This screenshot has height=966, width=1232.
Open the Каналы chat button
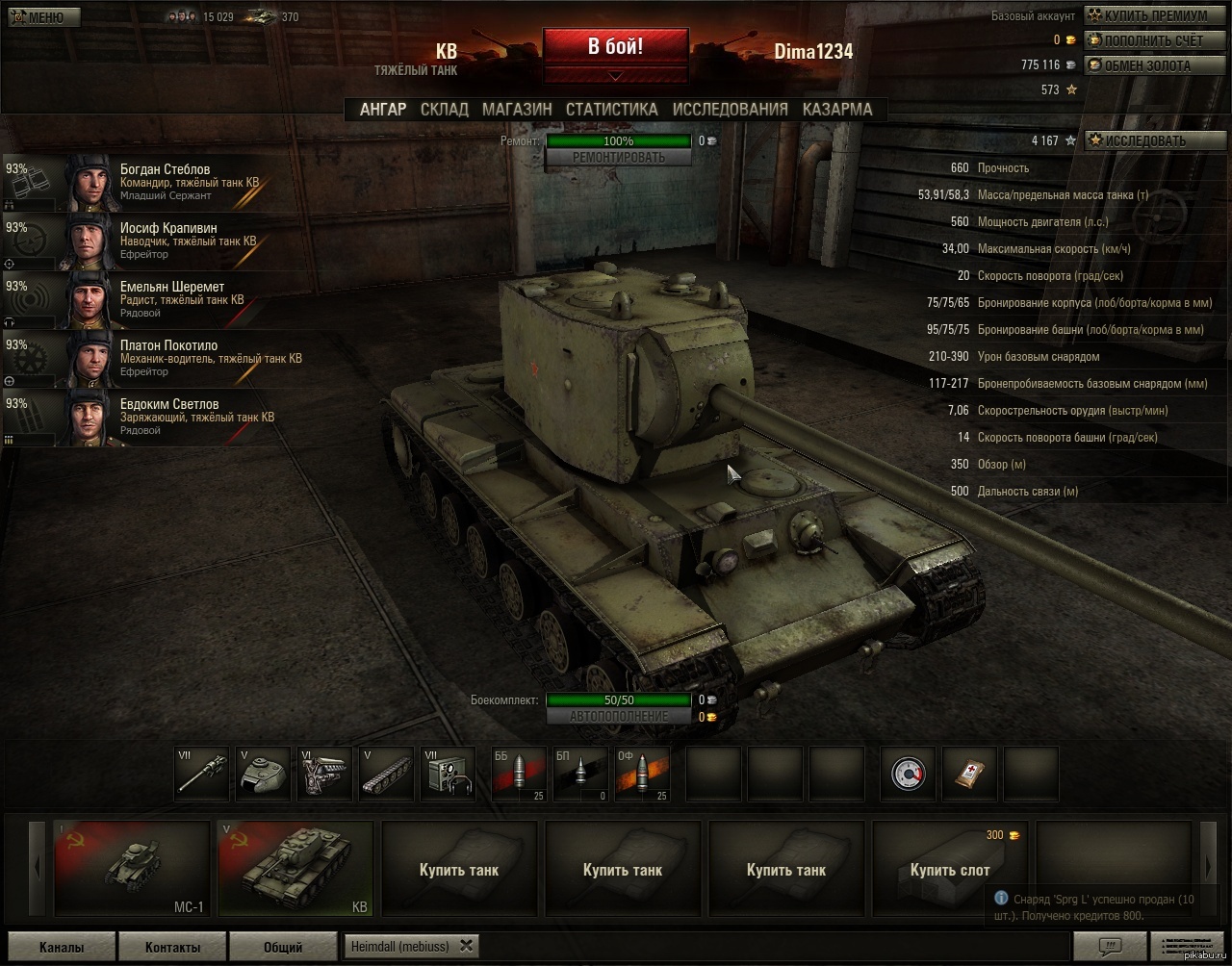[x=62, y=947]
